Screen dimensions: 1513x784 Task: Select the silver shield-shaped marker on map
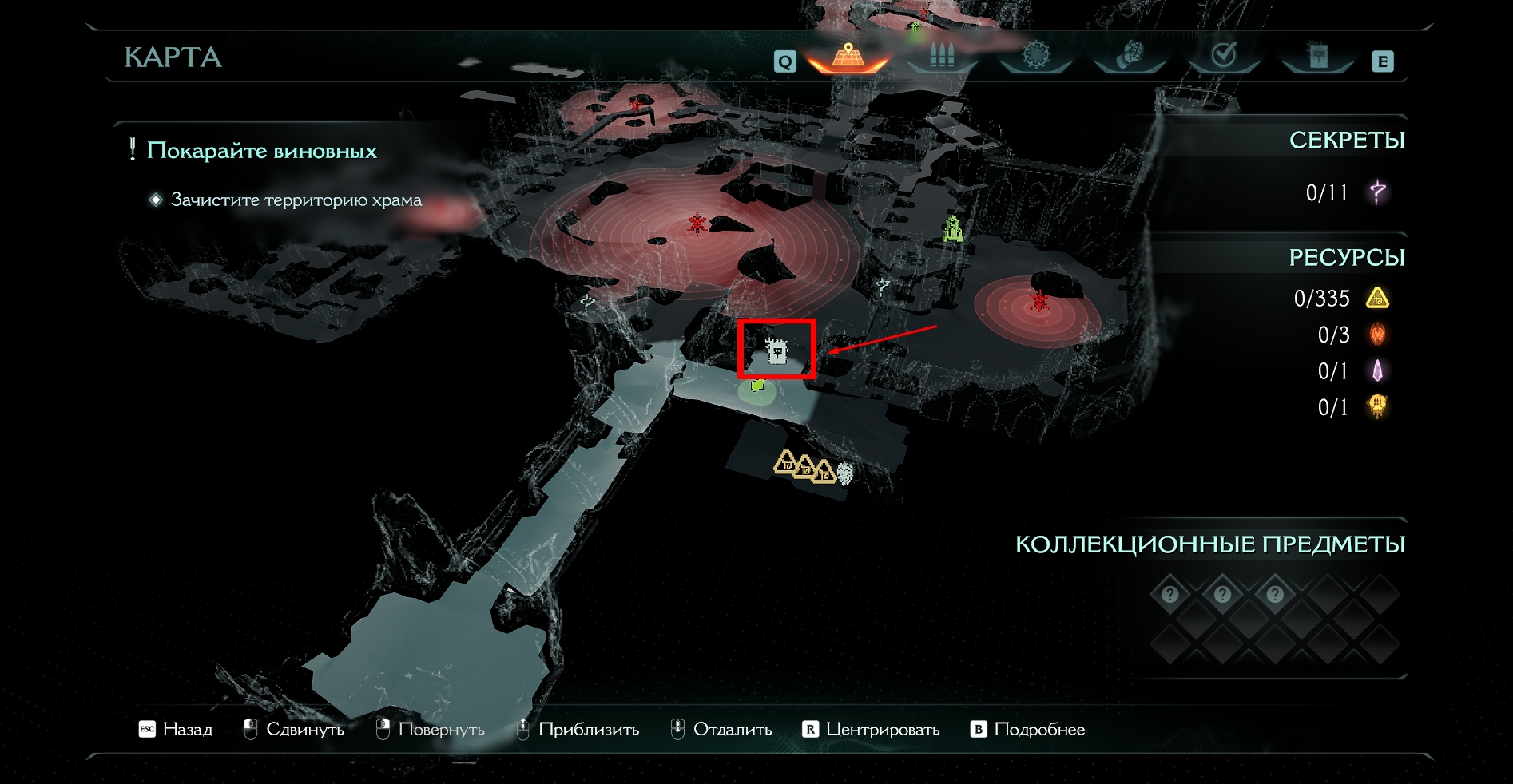[x=844, y=473]
